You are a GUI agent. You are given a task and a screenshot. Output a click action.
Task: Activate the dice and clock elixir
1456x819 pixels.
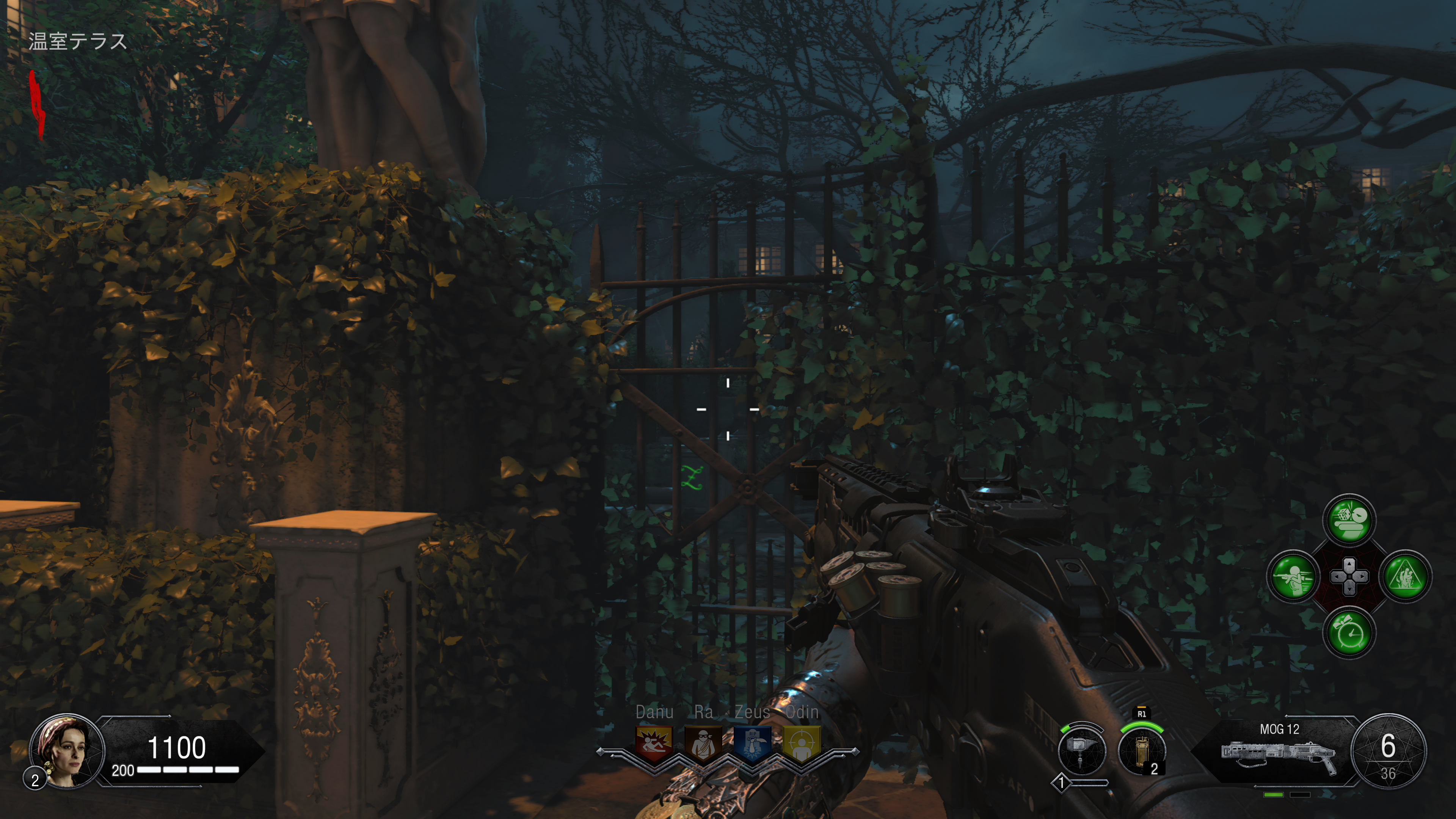[x=1349, y=520]
